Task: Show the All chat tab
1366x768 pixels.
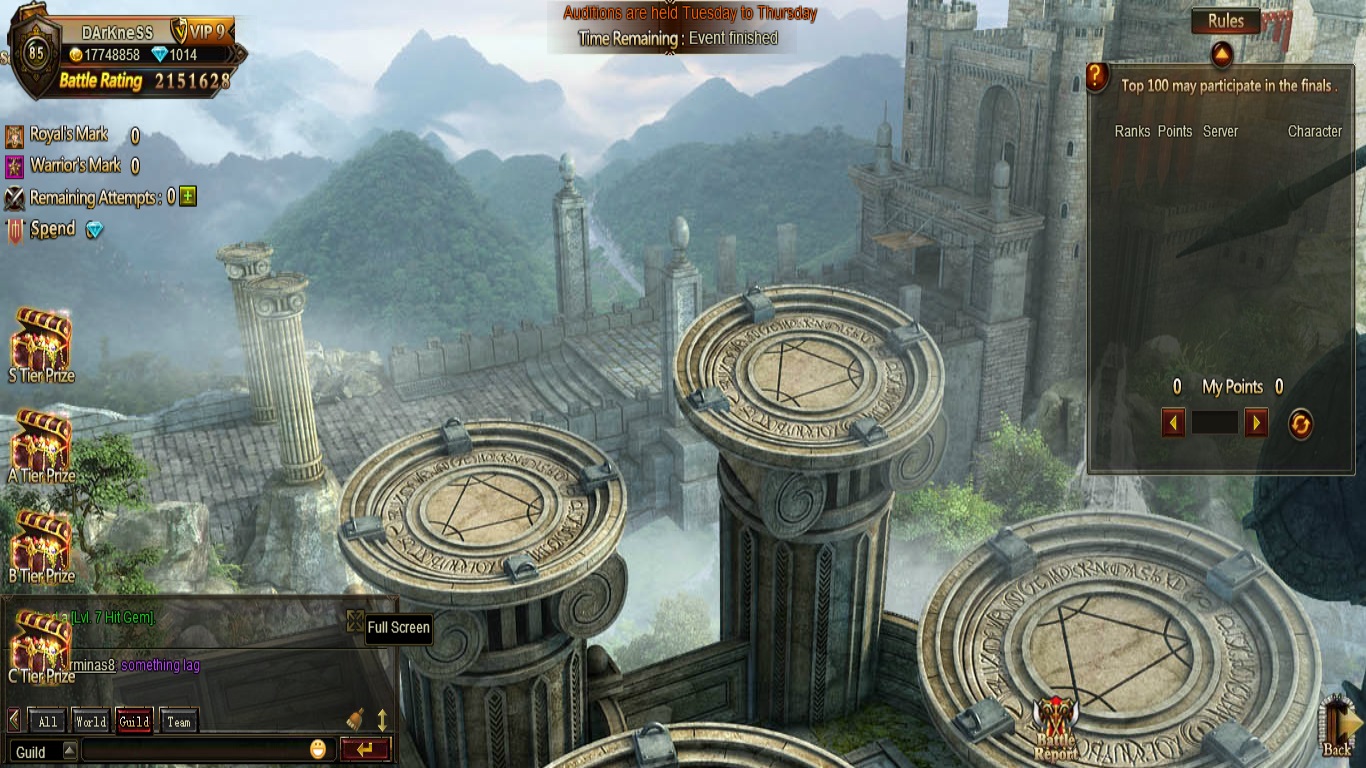Action: [47, 721]
